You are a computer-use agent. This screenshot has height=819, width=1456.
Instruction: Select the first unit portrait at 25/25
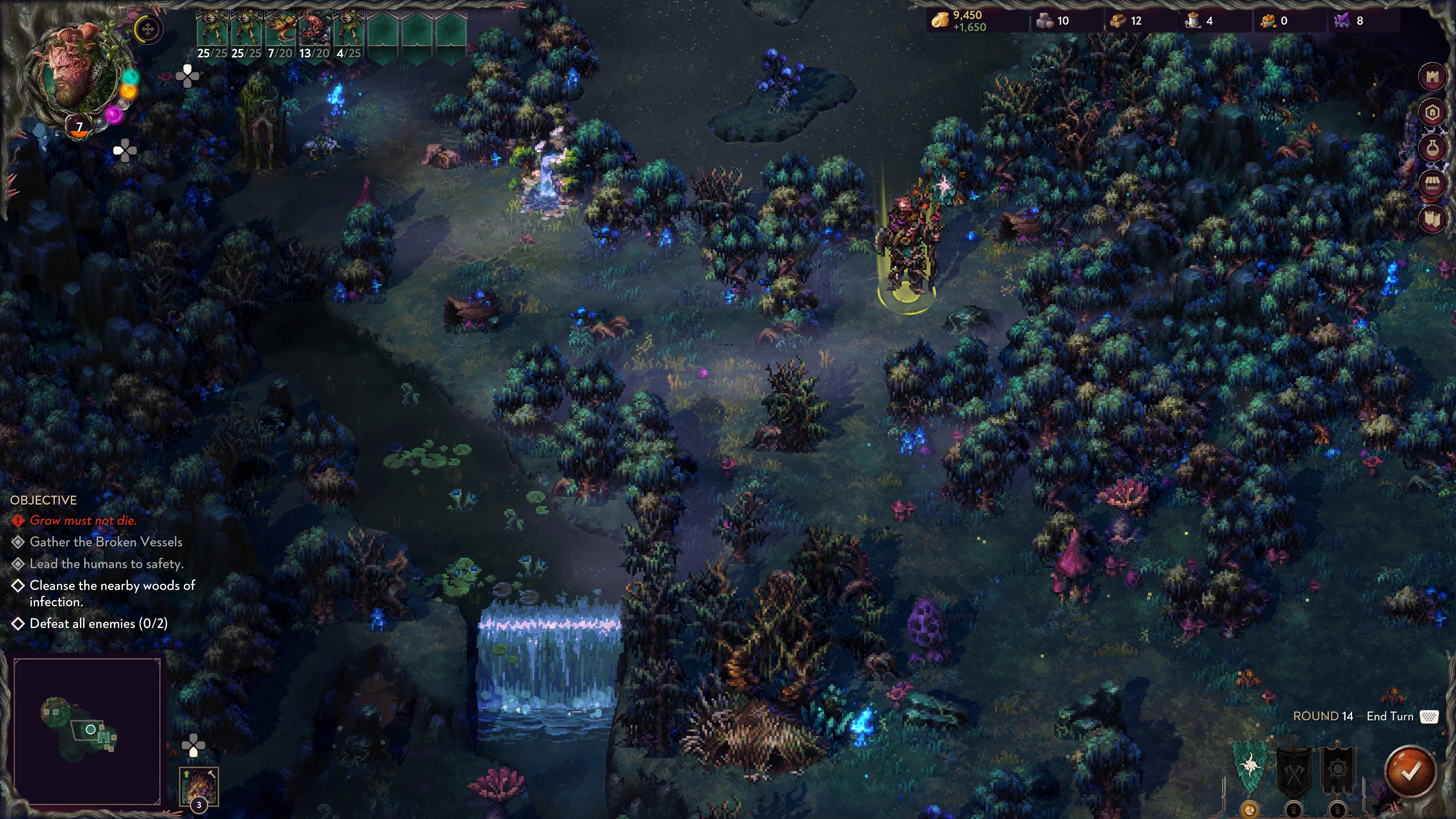point(212,30)
